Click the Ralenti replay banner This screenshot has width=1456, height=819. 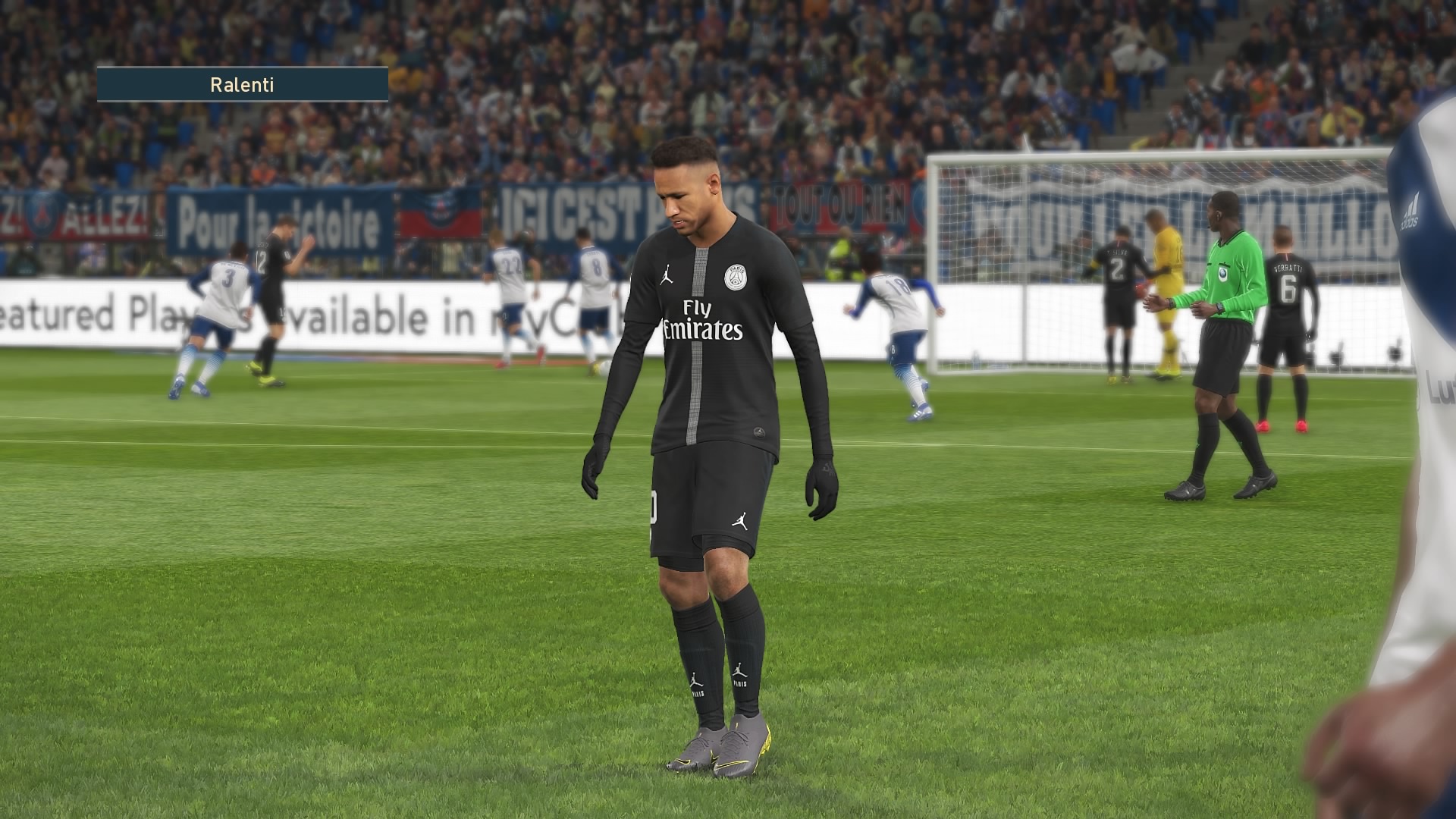click(x=242, y=84)
